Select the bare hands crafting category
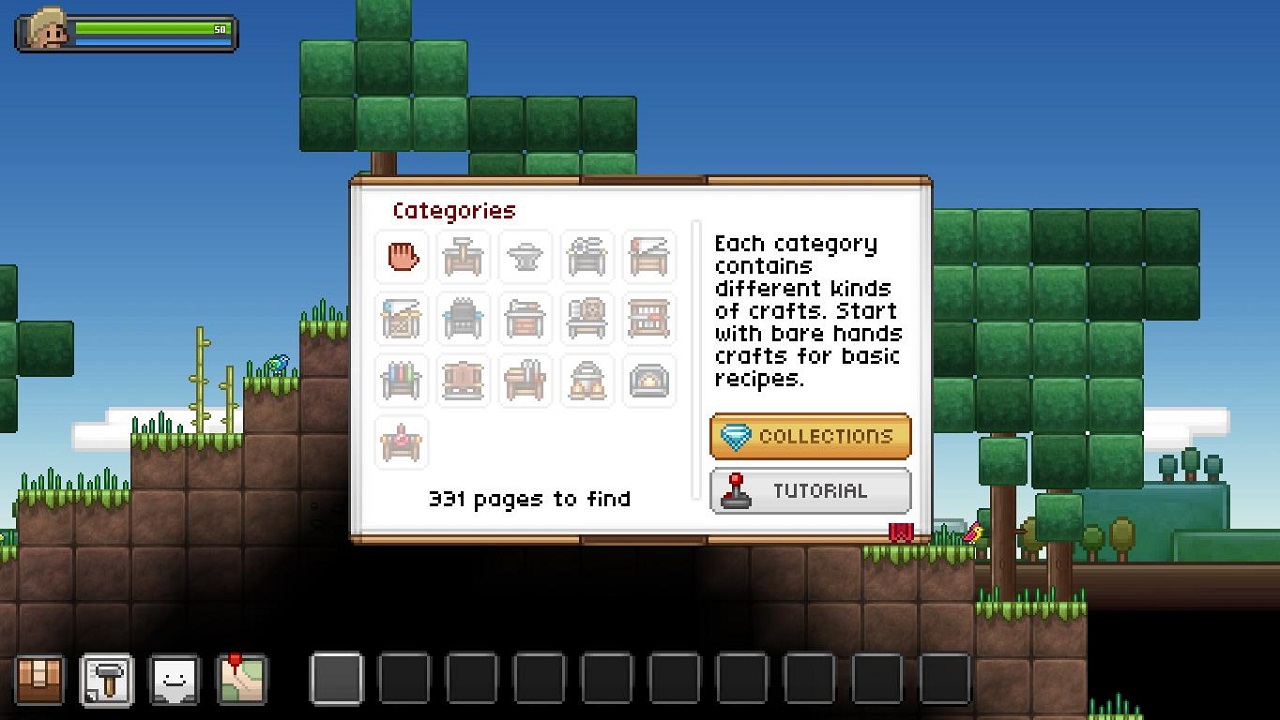 pyautogui.click(x=402, y=256)
